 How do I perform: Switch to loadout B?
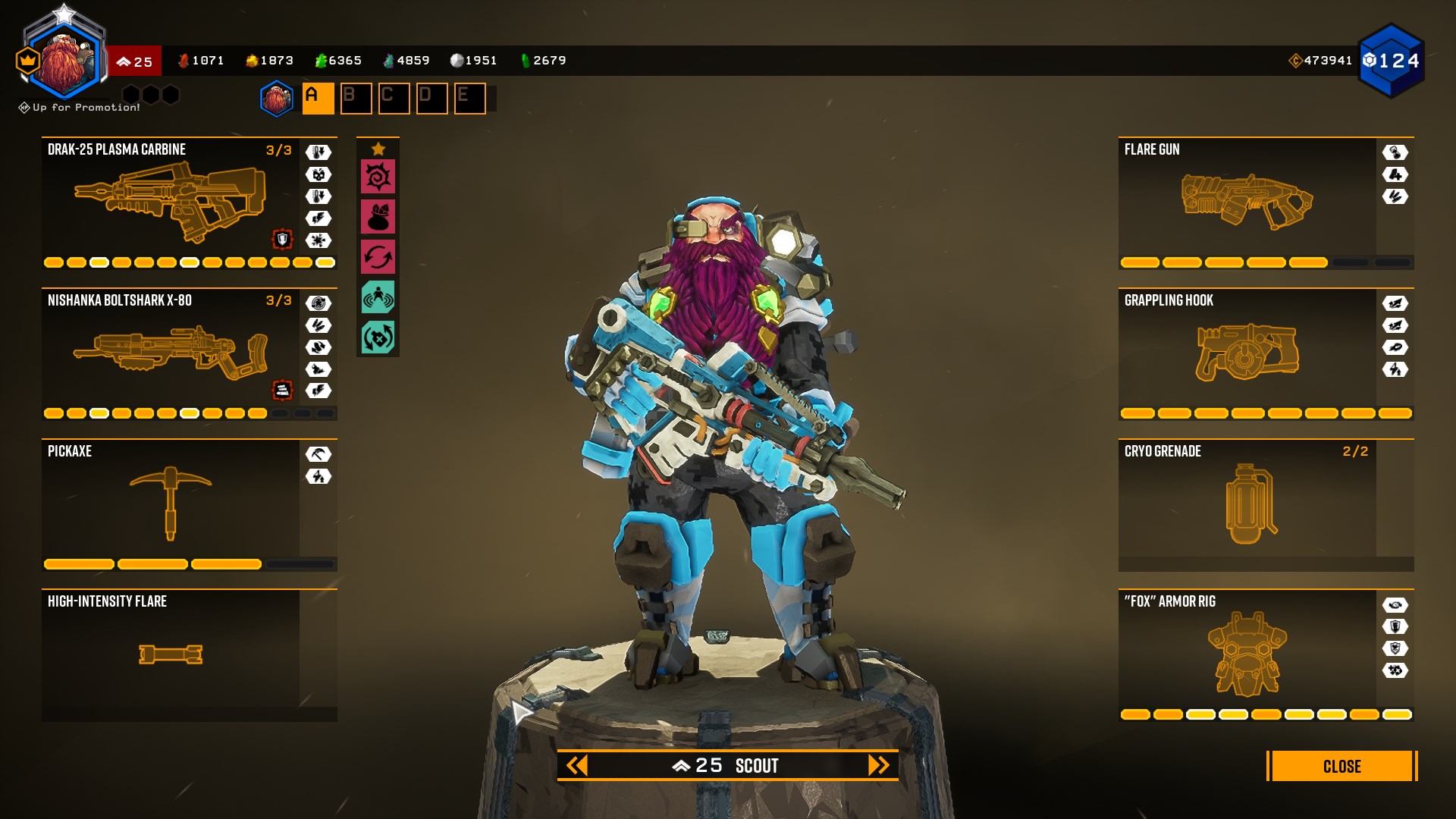click(x=356, y=99)
